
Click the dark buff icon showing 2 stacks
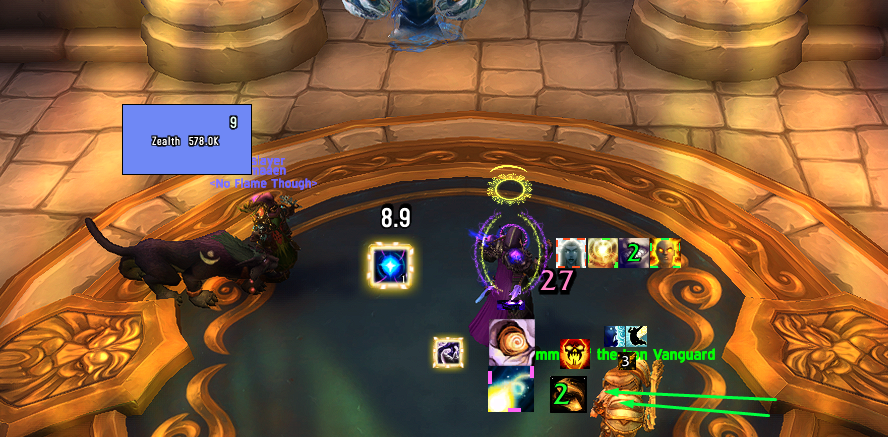pos(633,253)
